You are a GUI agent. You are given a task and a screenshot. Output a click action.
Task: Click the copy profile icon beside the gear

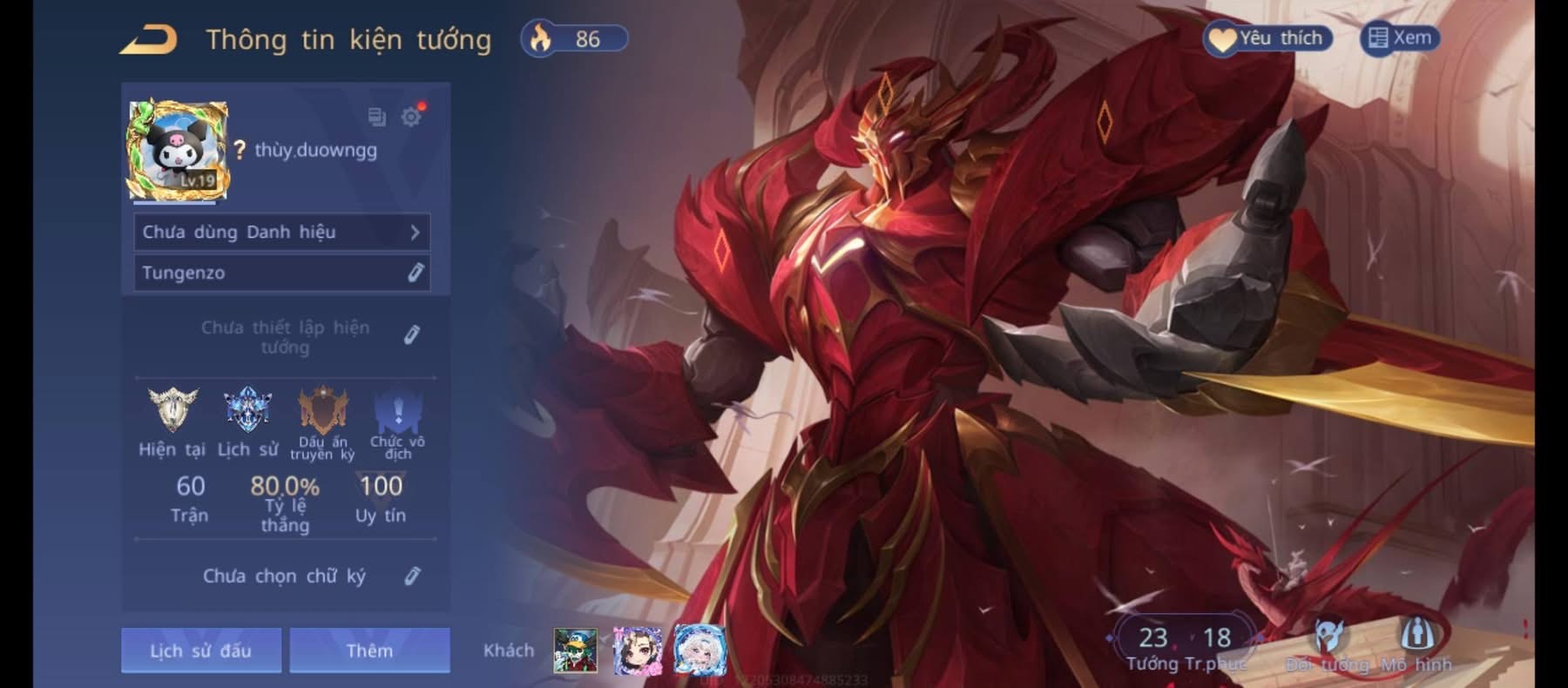coord(376,117)
